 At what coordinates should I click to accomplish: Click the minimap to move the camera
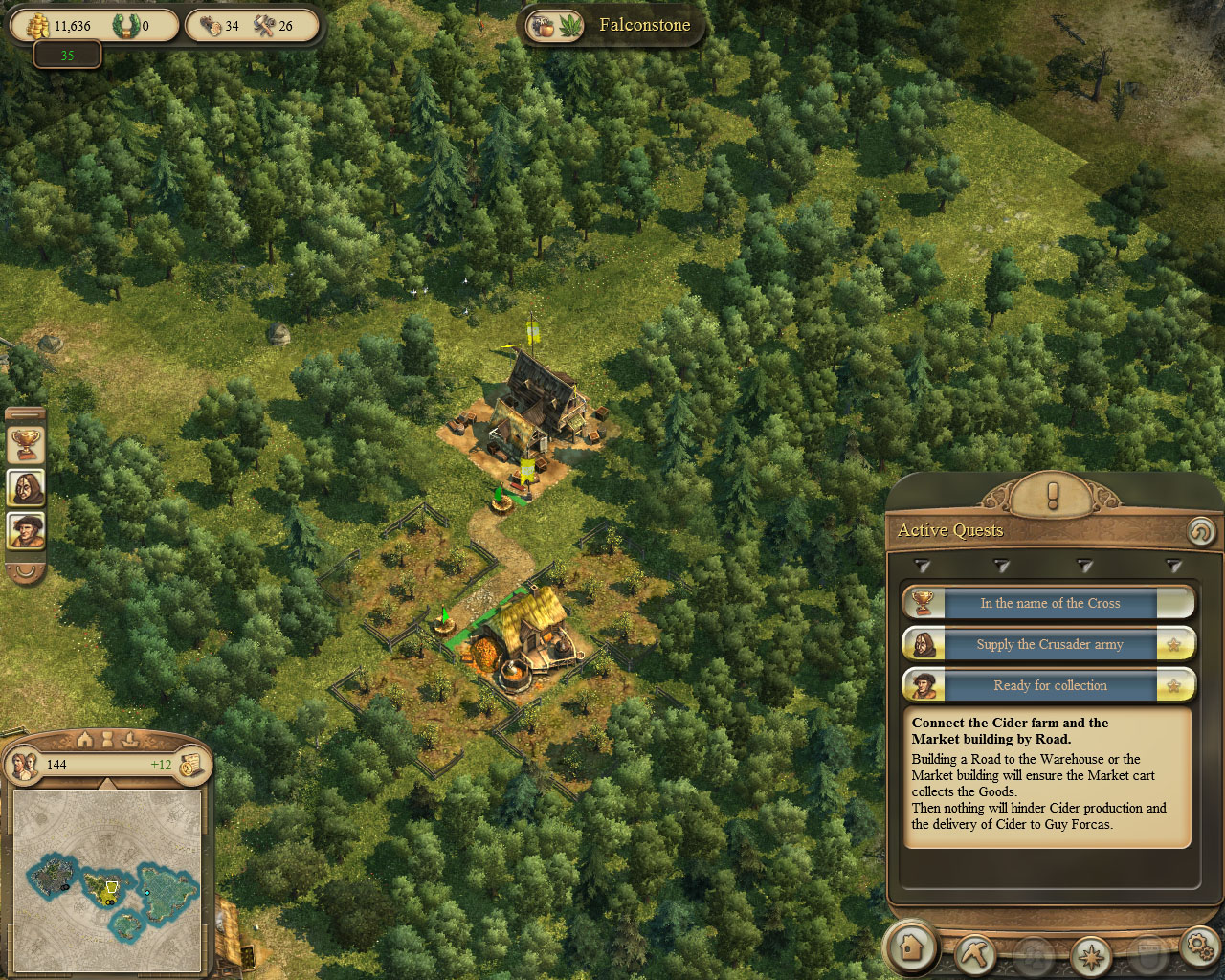(x=107, y=880)
